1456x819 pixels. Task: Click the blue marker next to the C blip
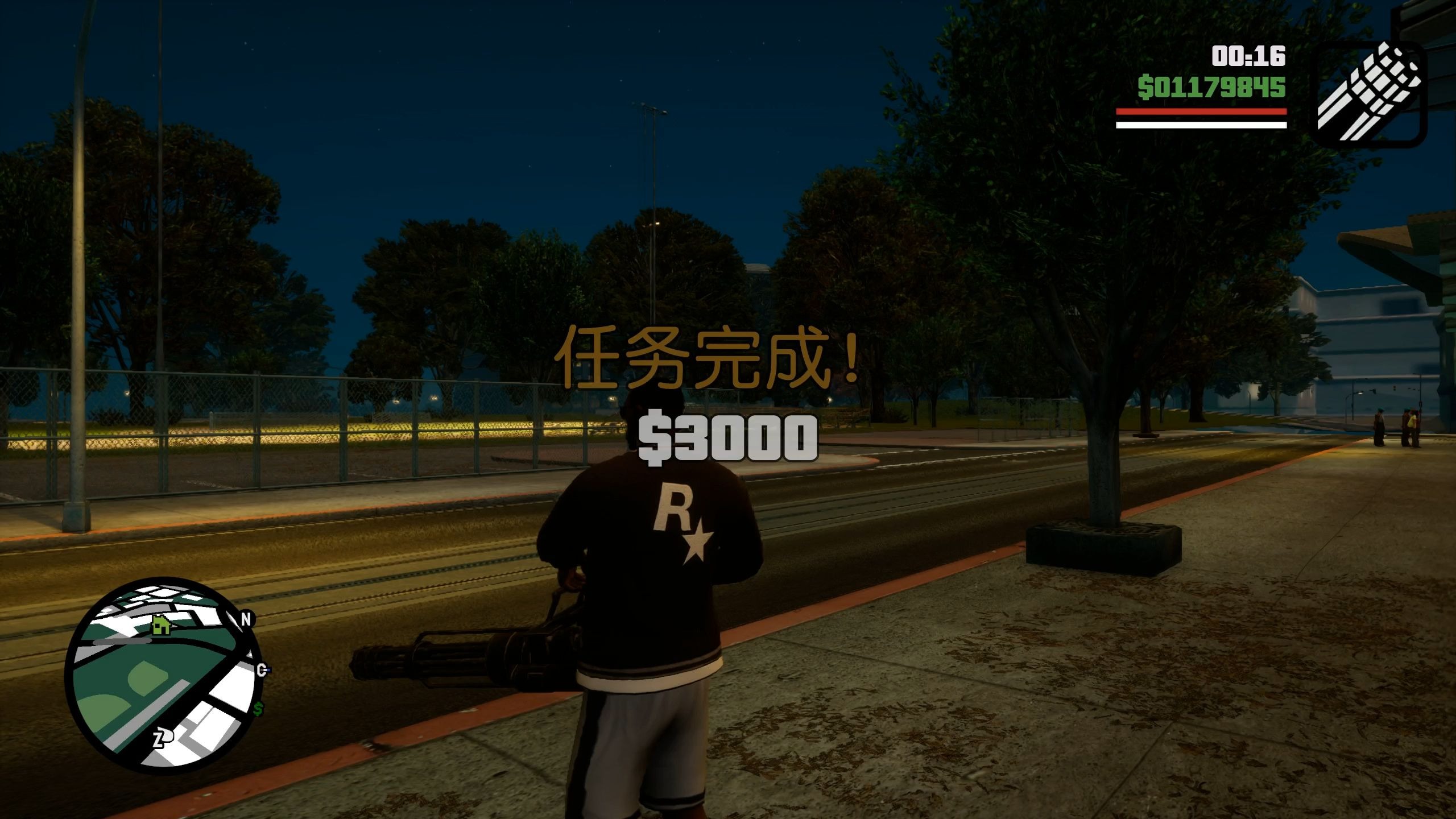(268, 669)
